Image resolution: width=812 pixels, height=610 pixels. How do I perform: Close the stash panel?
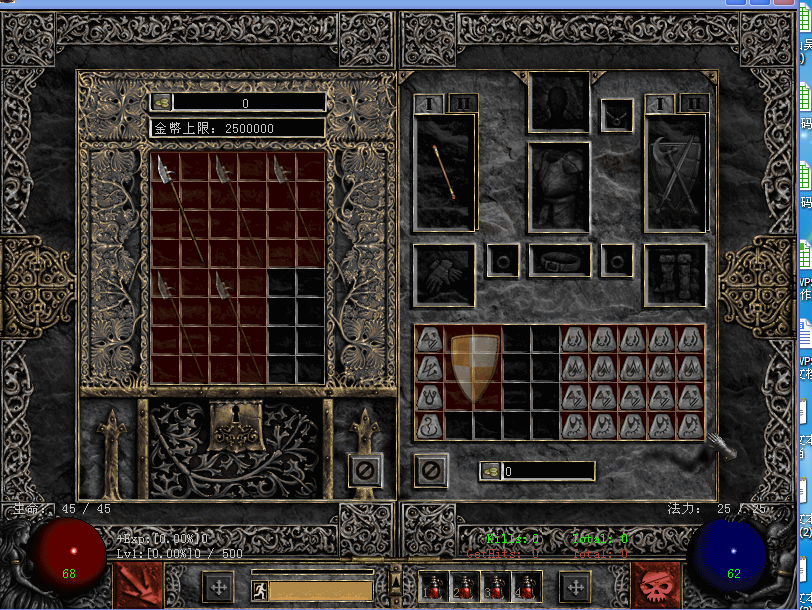[x=365, y=470]
